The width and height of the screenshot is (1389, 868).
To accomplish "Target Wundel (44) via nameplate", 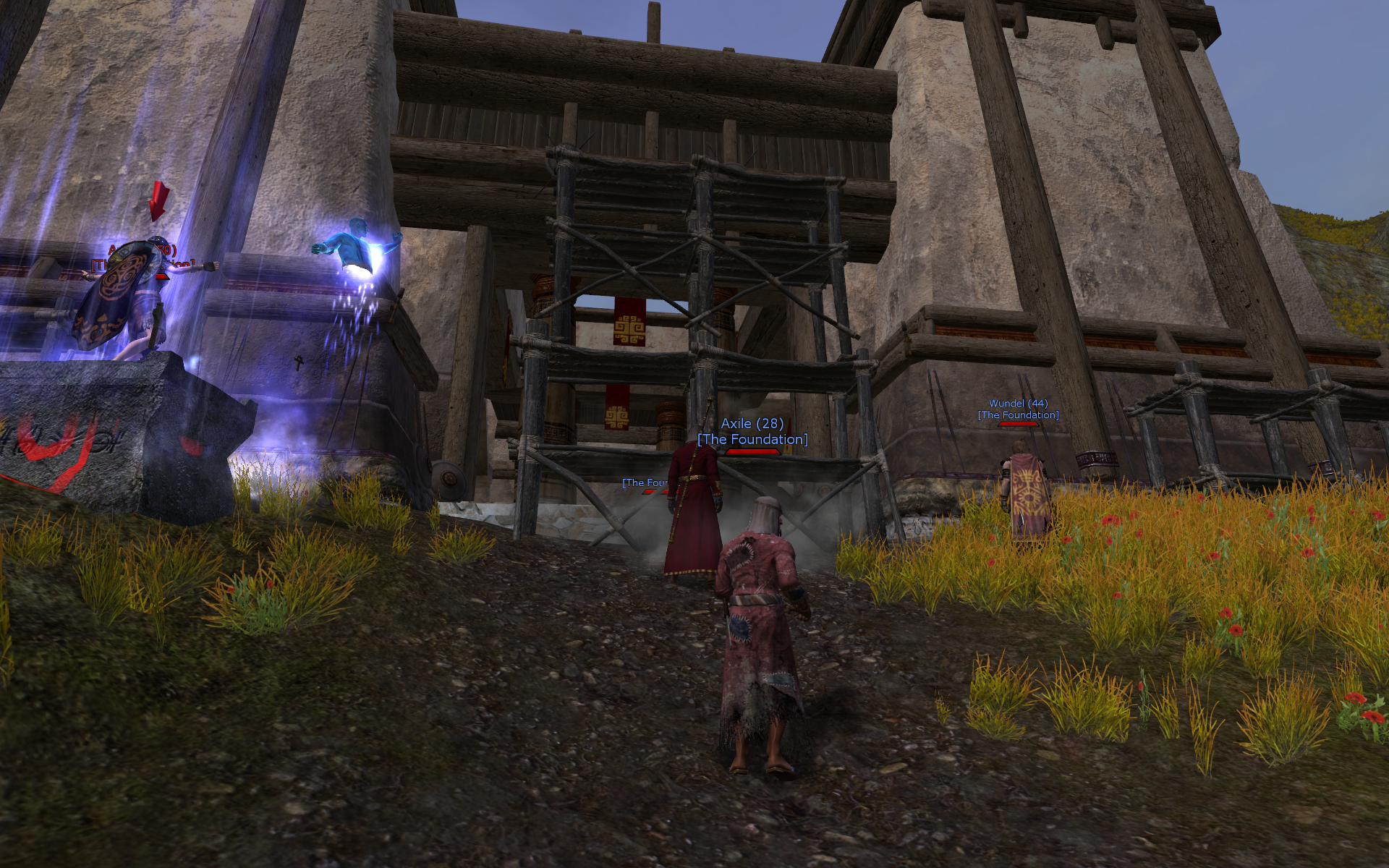I will pyautogui.click(x=1018, y=404).
